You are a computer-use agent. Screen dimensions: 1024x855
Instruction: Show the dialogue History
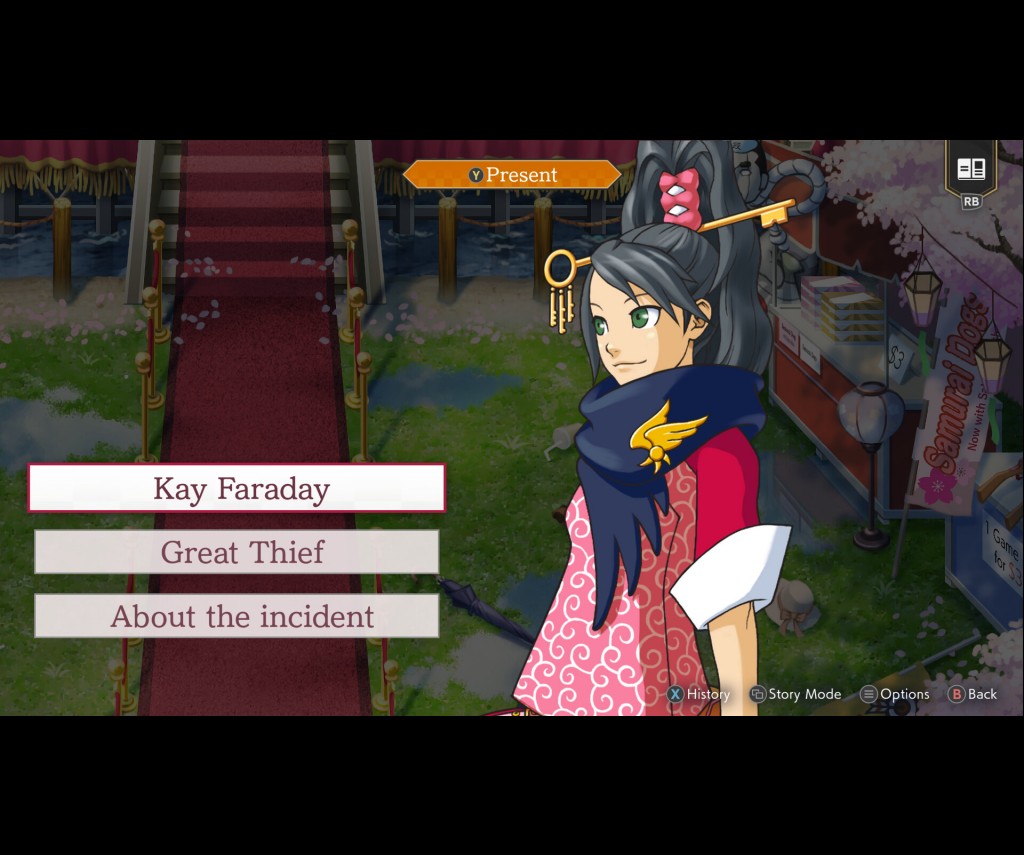coord(699,694)
